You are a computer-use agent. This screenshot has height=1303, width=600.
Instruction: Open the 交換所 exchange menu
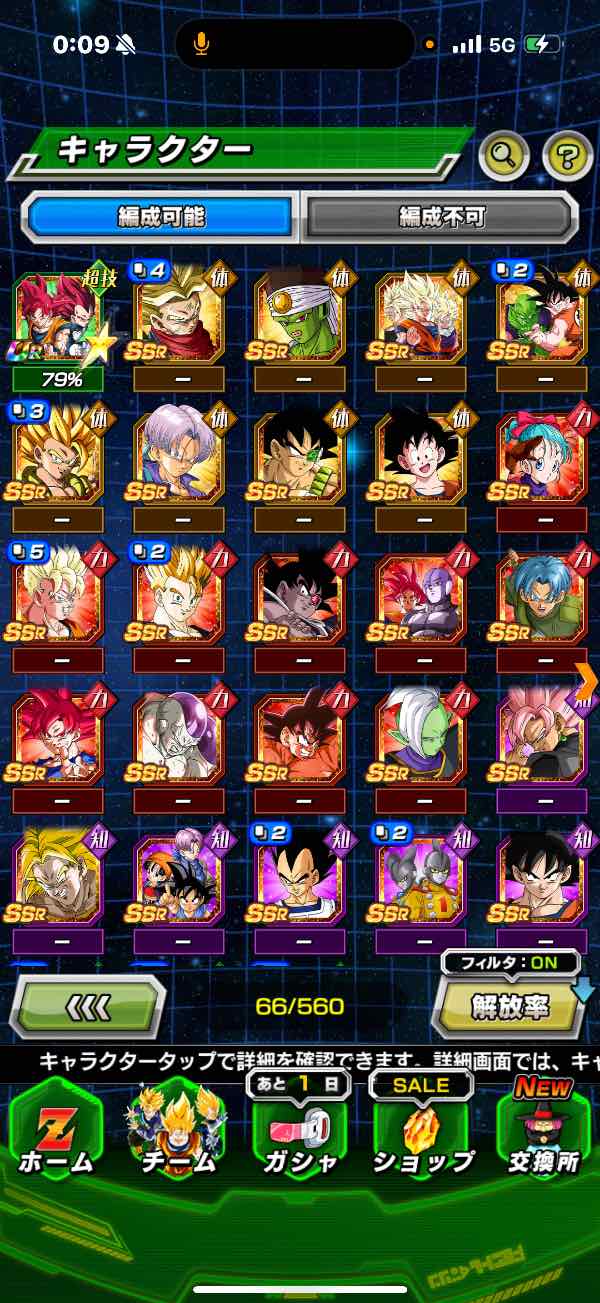tap(543, 1128)
